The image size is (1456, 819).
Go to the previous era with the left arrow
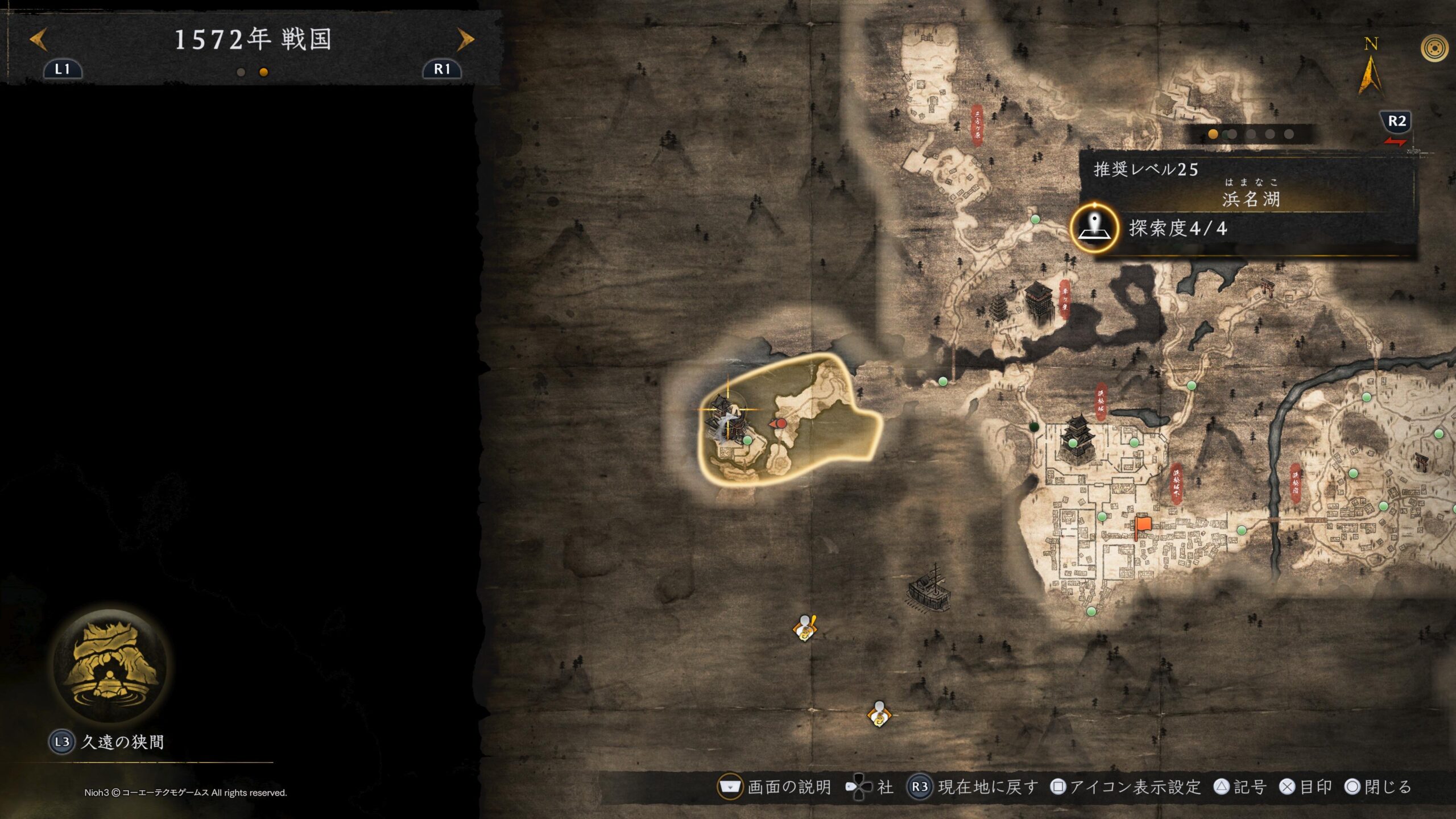tap(39, 39)
